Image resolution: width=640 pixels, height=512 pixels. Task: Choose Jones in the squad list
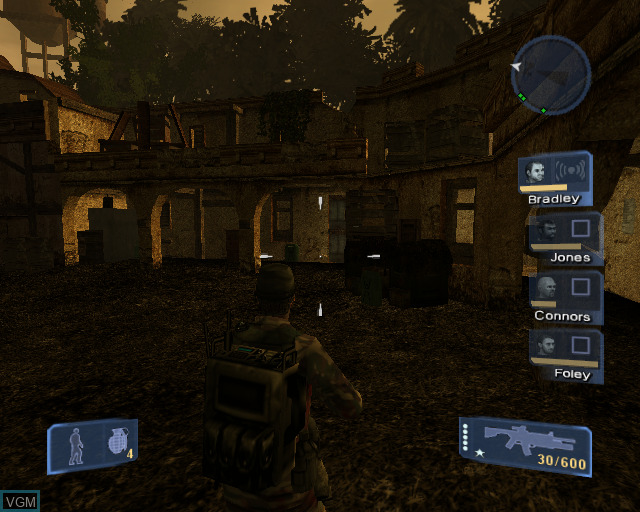click(545, 231)
